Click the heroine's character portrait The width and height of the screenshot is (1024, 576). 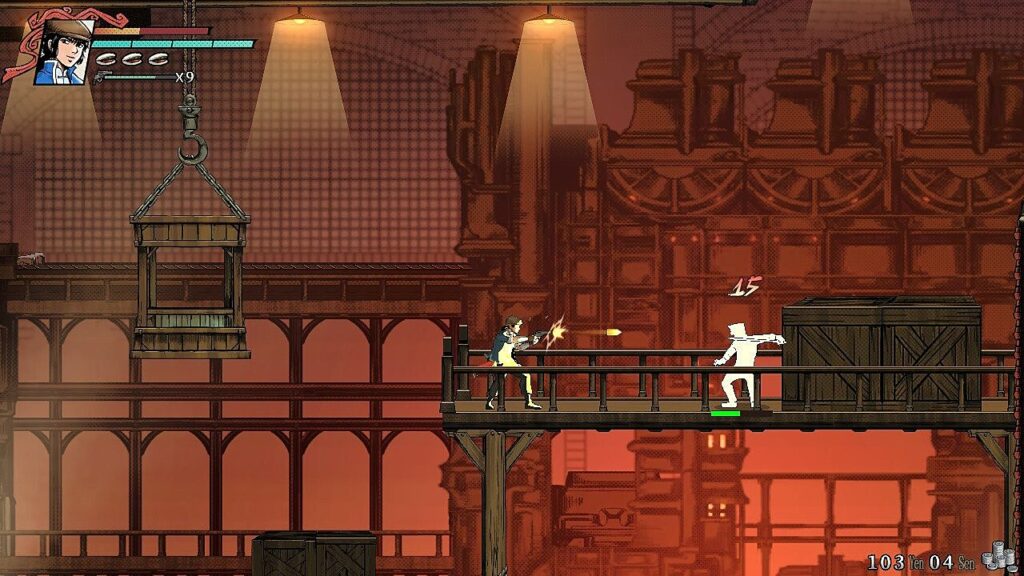(x=61, y=53)
